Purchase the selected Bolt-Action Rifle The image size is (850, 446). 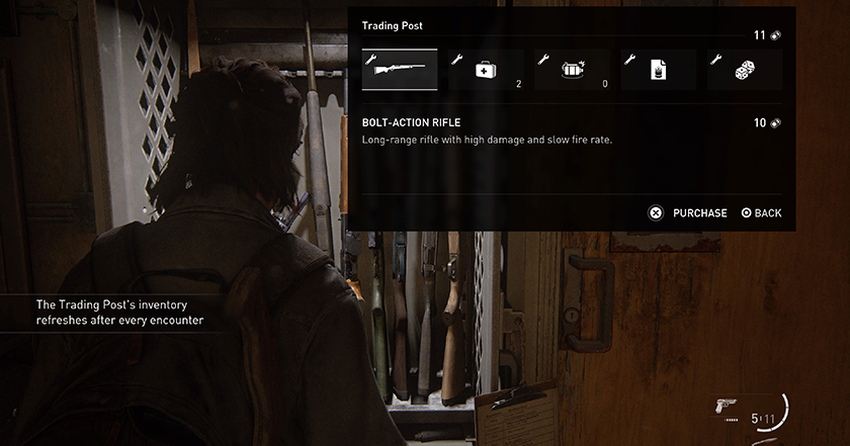(690, 213)
